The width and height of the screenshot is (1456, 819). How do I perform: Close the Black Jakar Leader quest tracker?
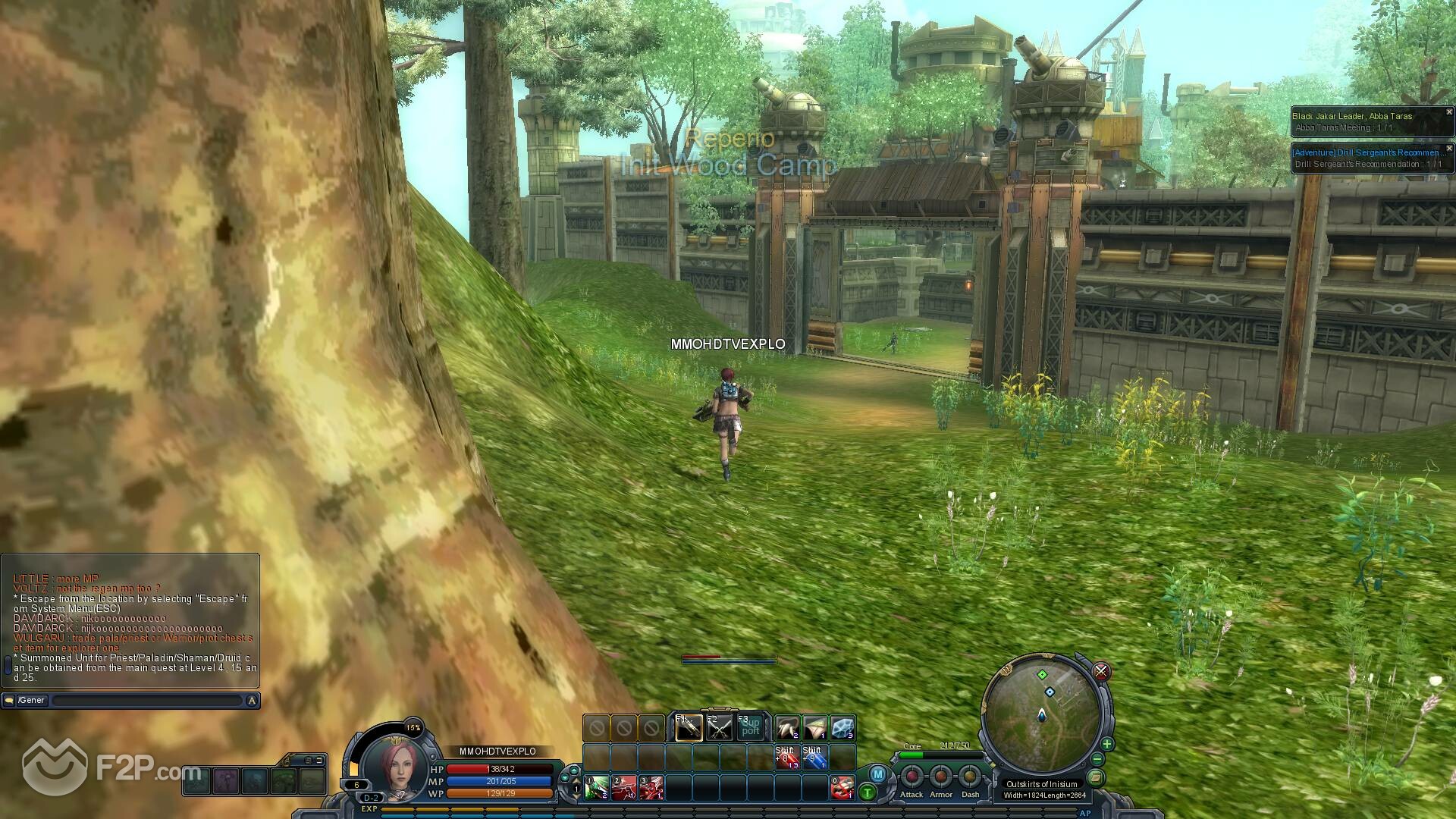tap(1448, 112)
